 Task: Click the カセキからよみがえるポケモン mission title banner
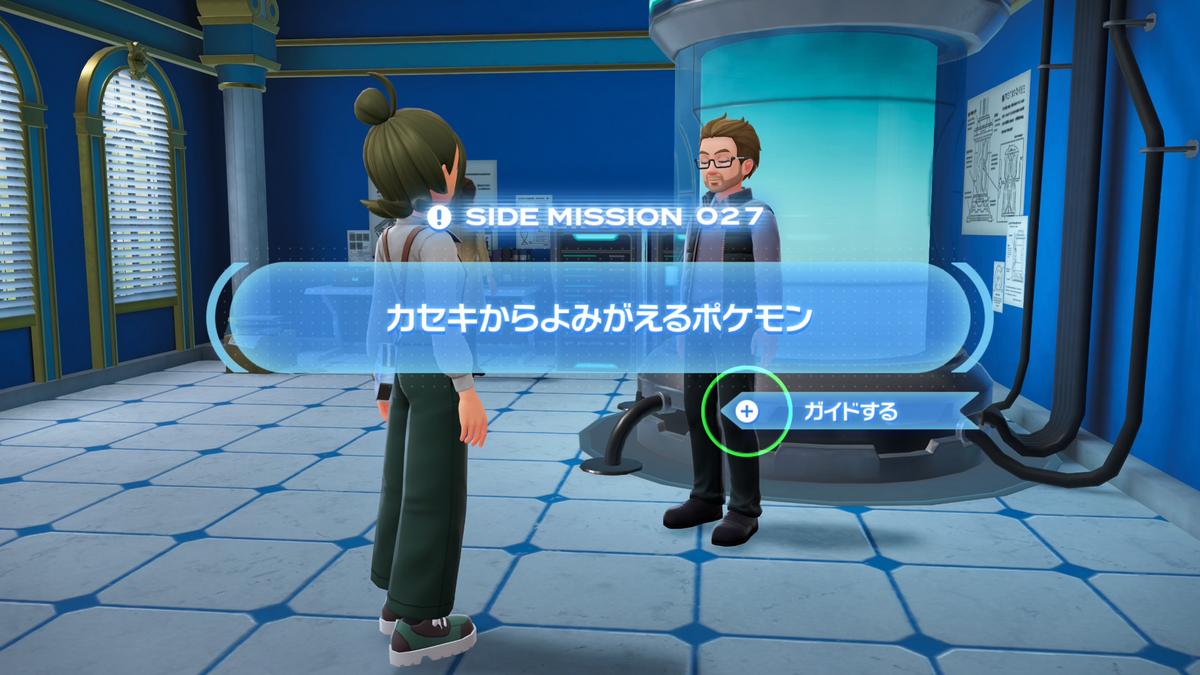coord(598,318)
